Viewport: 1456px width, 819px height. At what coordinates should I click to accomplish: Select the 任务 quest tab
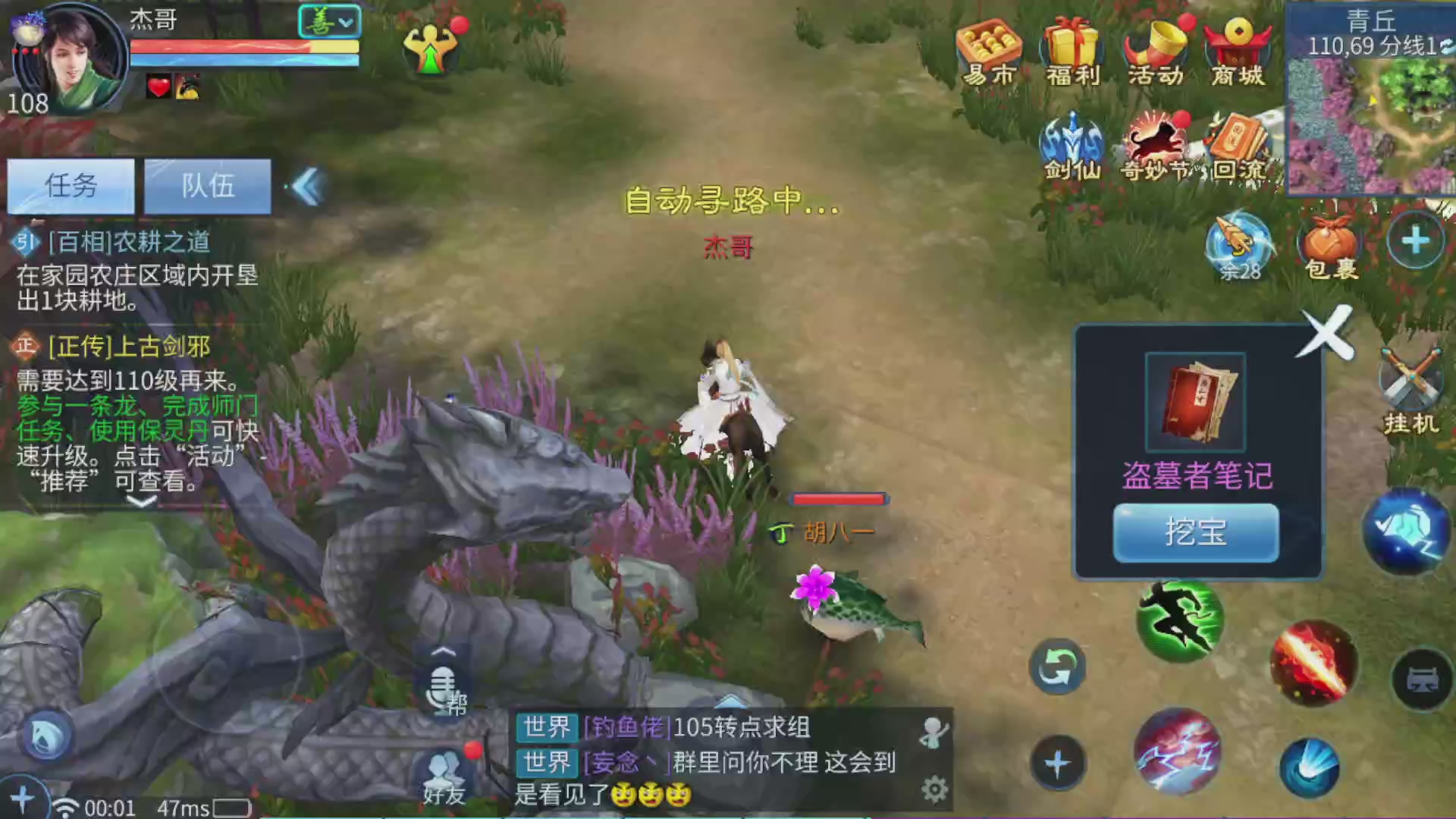(x=71, y=186)
